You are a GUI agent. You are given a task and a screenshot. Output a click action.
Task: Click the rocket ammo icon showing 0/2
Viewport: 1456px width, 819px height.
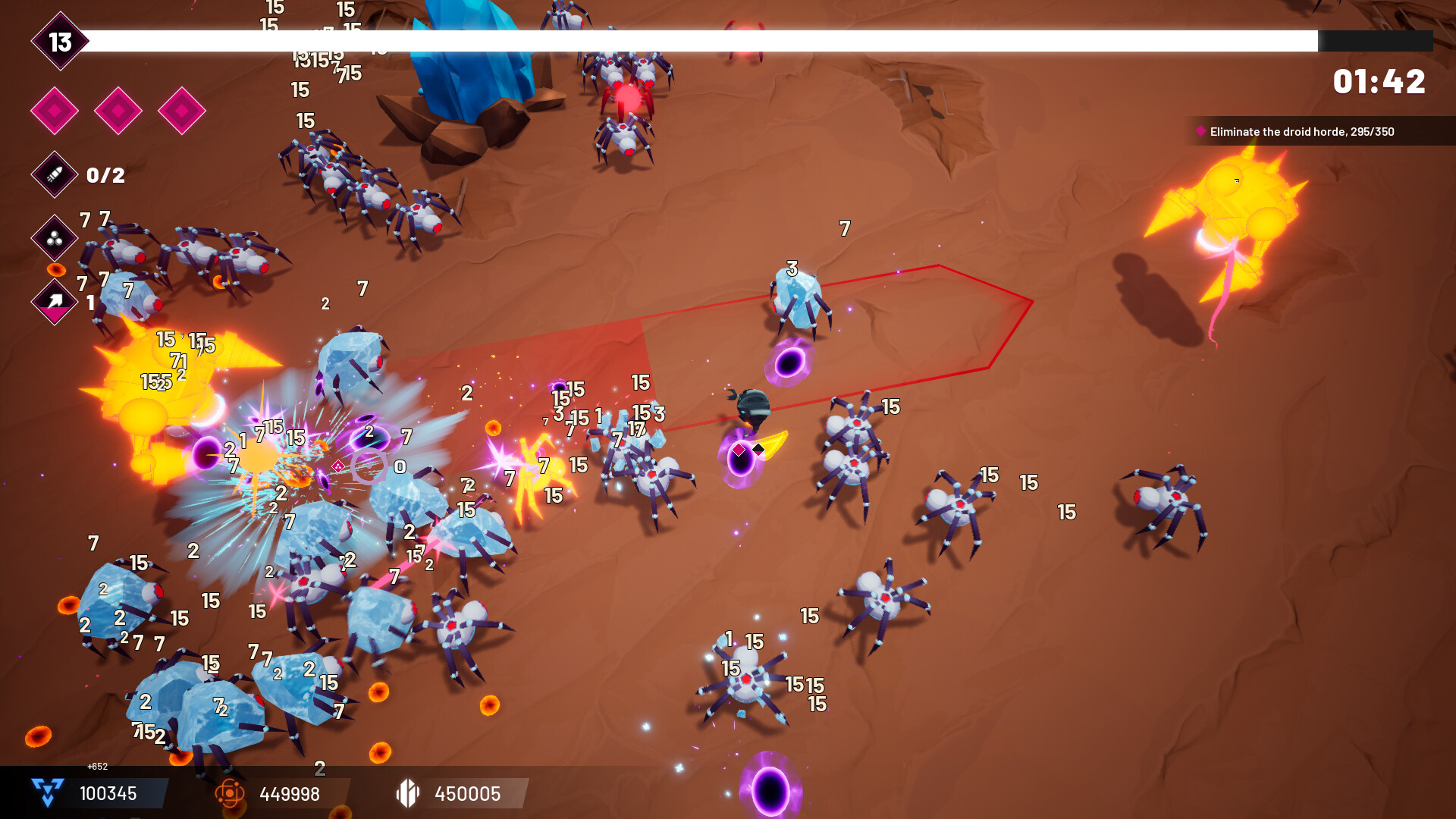[x=53, y=175]
